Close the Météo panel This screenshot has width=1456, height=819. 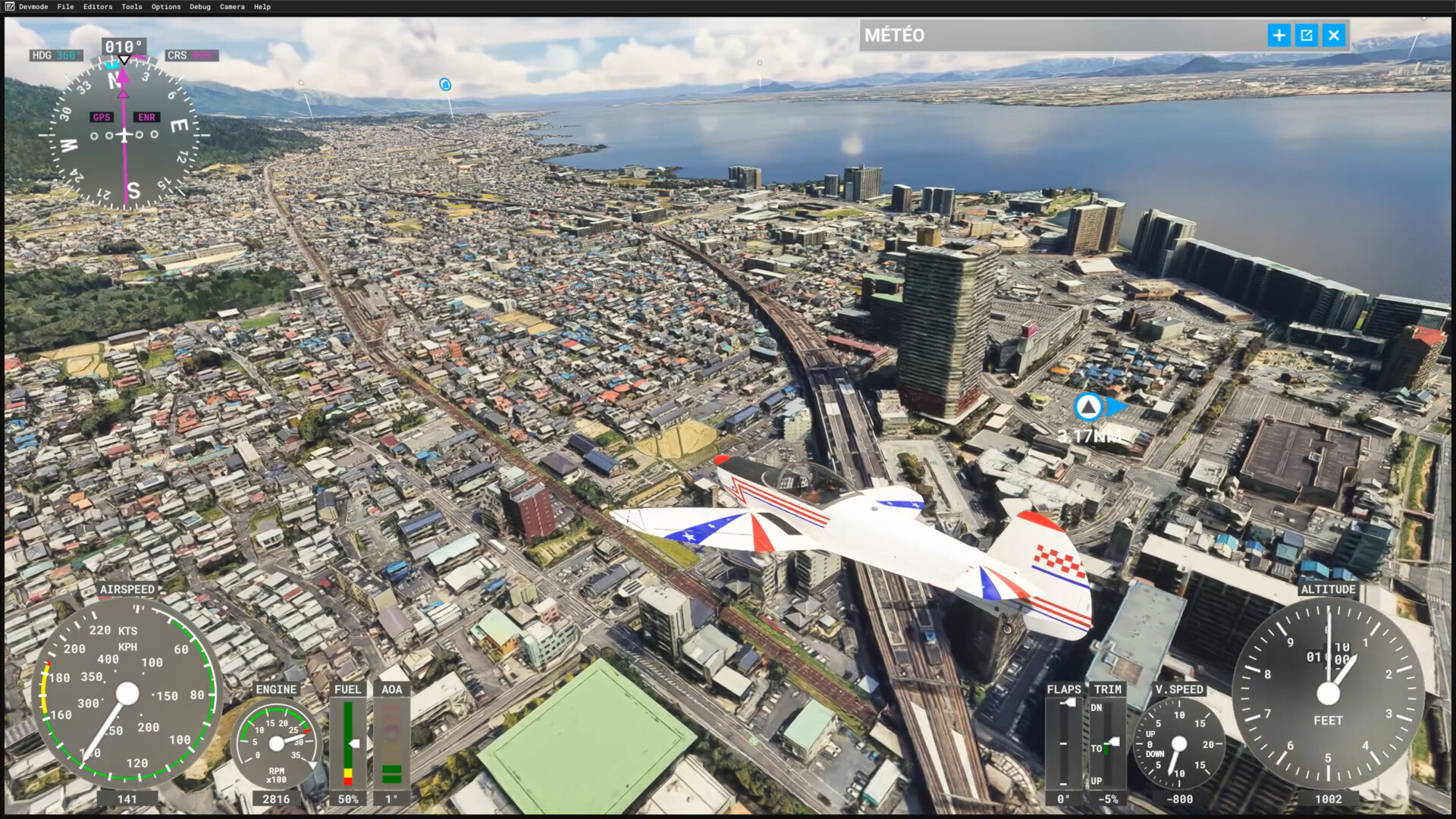(x=1334, y=35)
